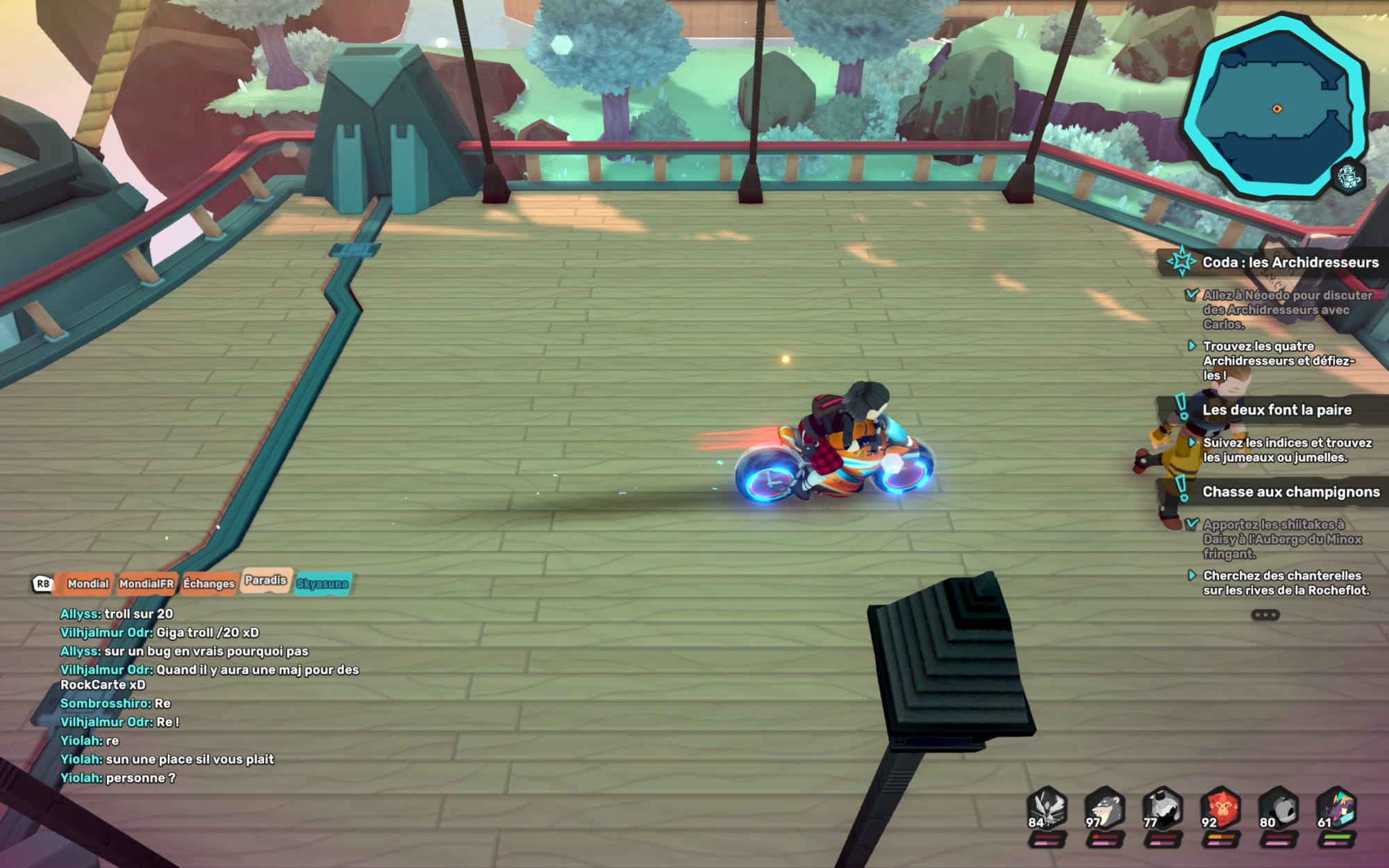Screen dimensions: 1389x868
Task: Expand the quest list with the three-dots button
Action: click(1265, 615)
